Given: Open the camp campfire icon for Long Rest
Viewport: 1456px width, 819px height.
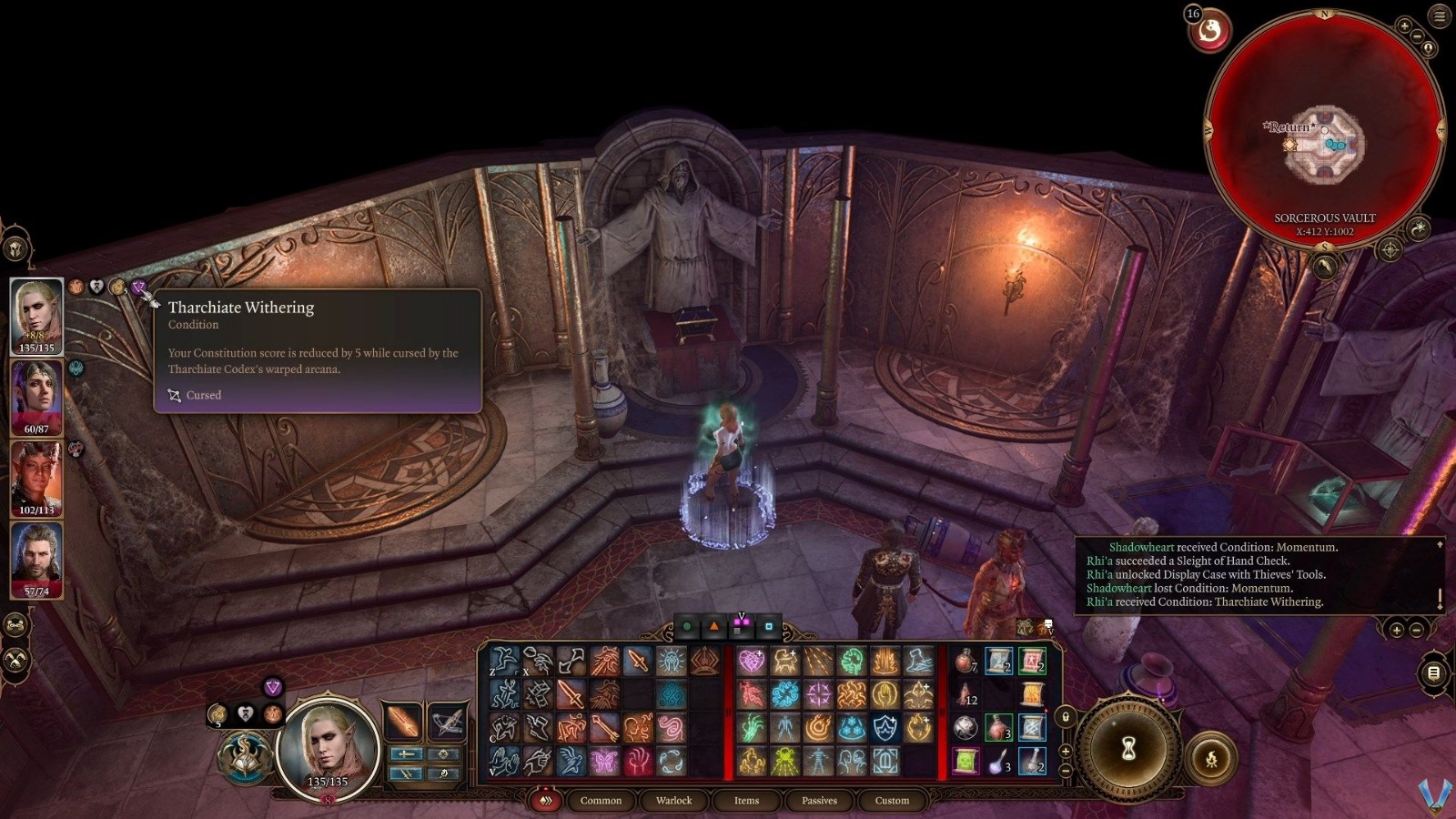Looking at the screenshot, I should pos(1211,757).
